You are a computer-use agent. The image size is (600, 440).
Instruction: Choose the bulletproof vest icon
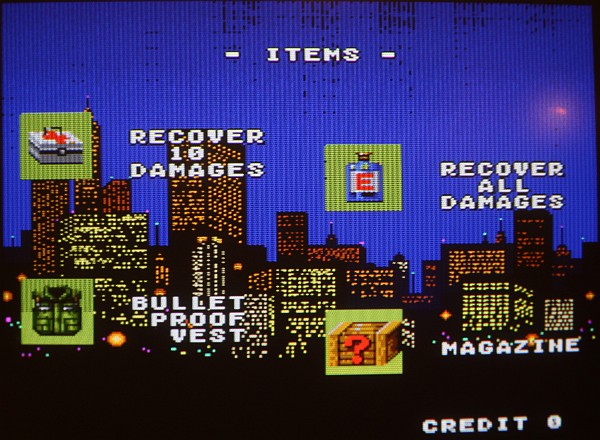(57, 311)
